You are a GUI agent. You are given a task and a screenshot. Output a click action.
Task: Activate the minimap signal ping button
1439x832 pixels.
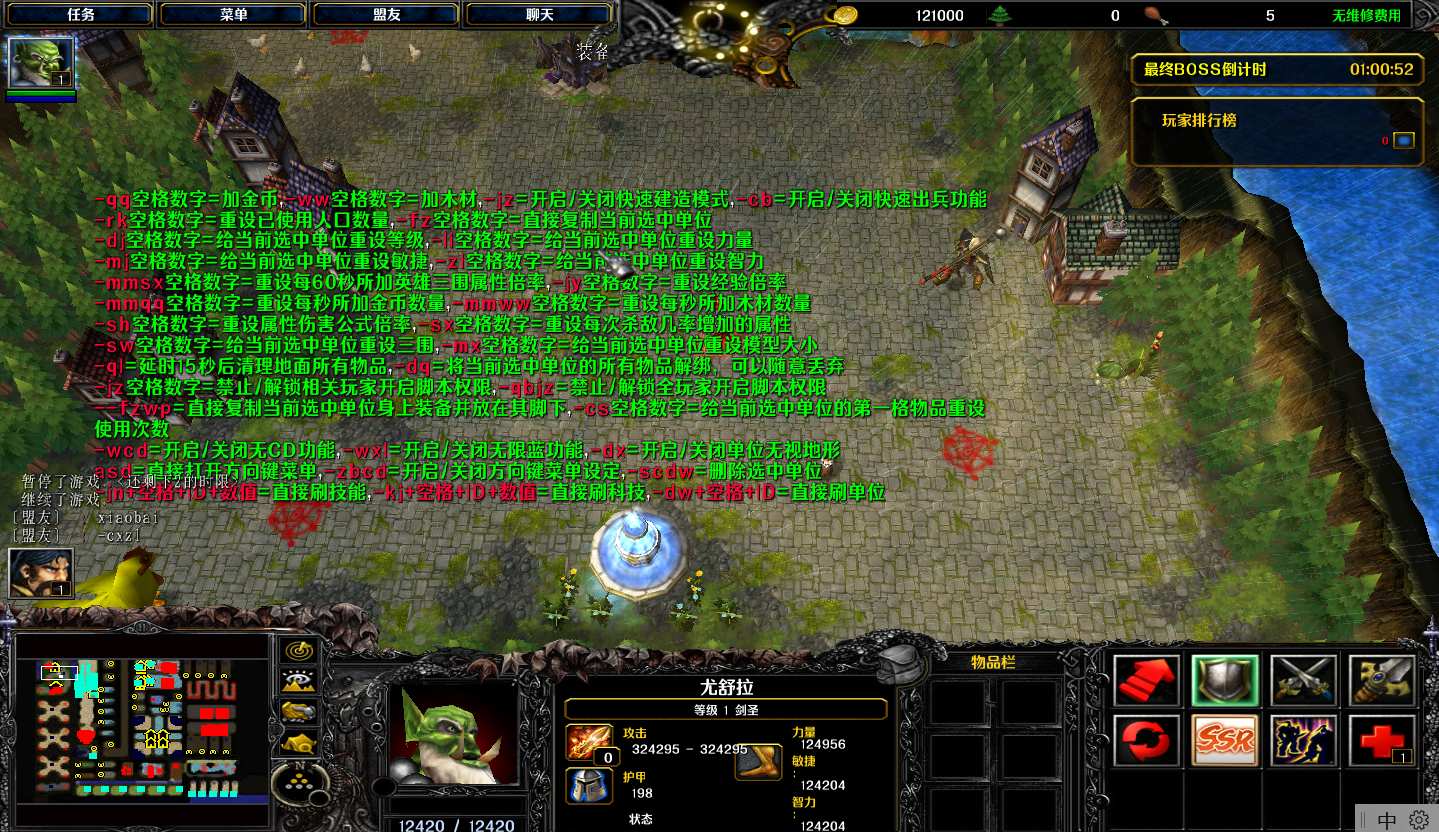297,650
